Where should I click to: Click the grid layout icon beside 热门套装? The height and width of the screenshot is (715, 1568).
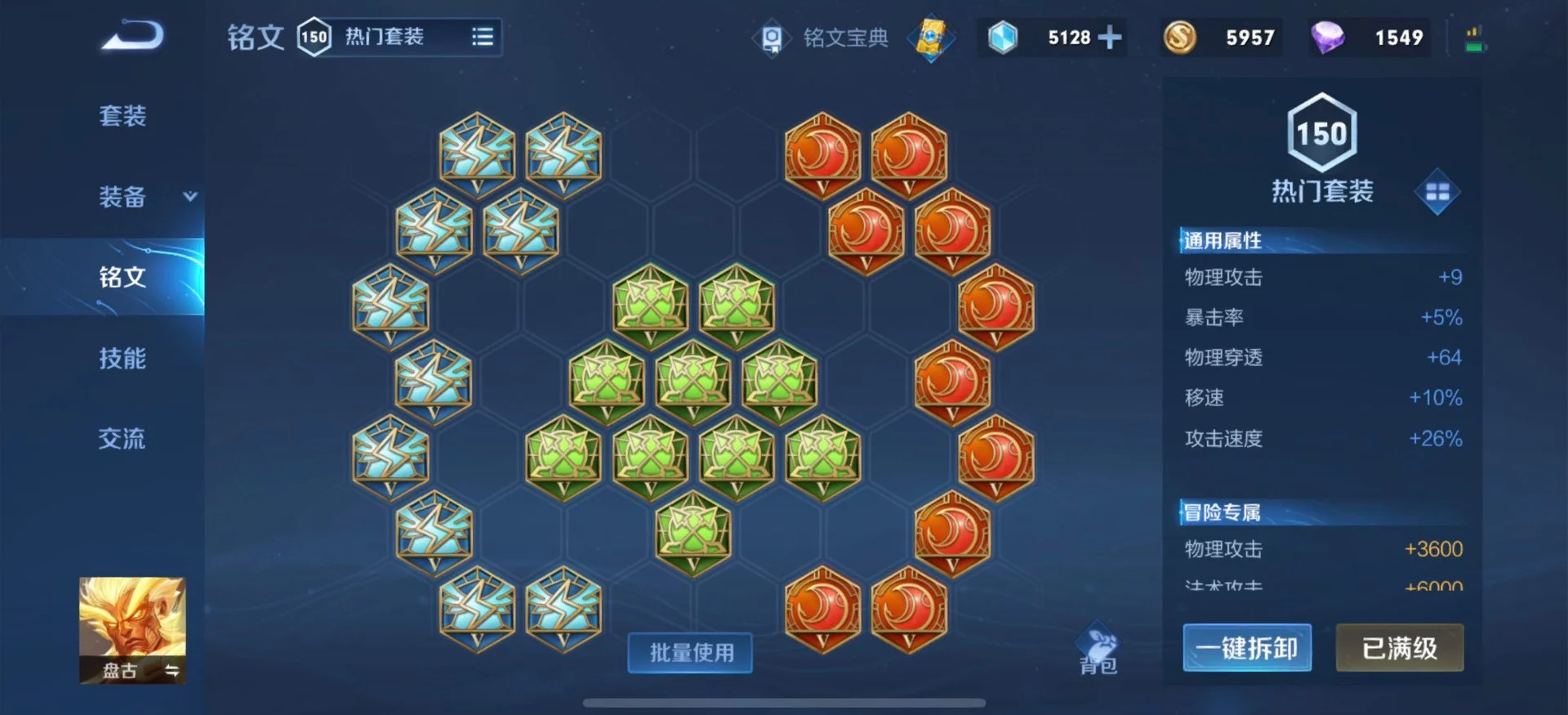[x=1437, y=192]
